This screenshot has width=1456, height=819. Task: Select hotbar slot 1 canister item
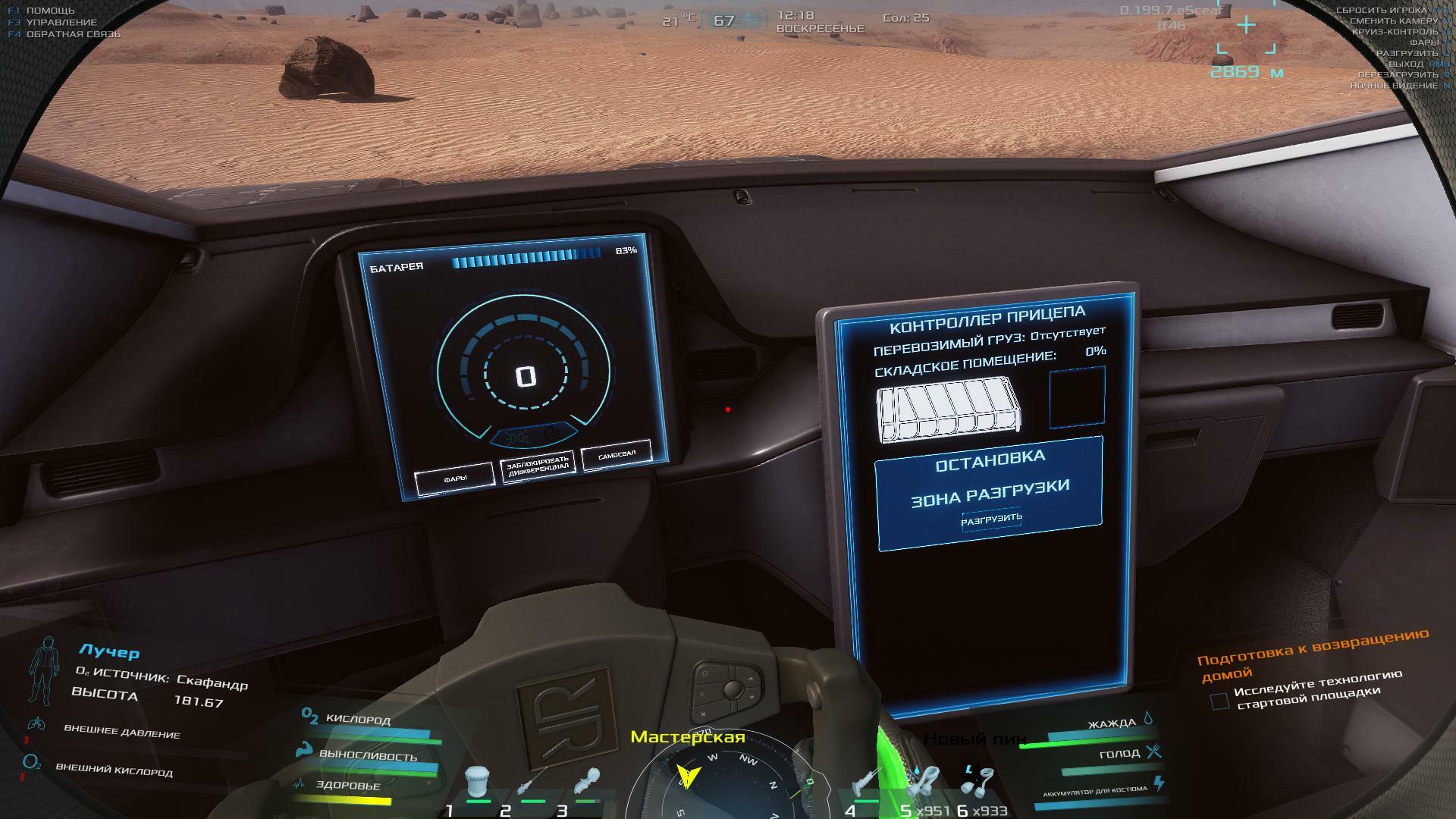[477, 782]
